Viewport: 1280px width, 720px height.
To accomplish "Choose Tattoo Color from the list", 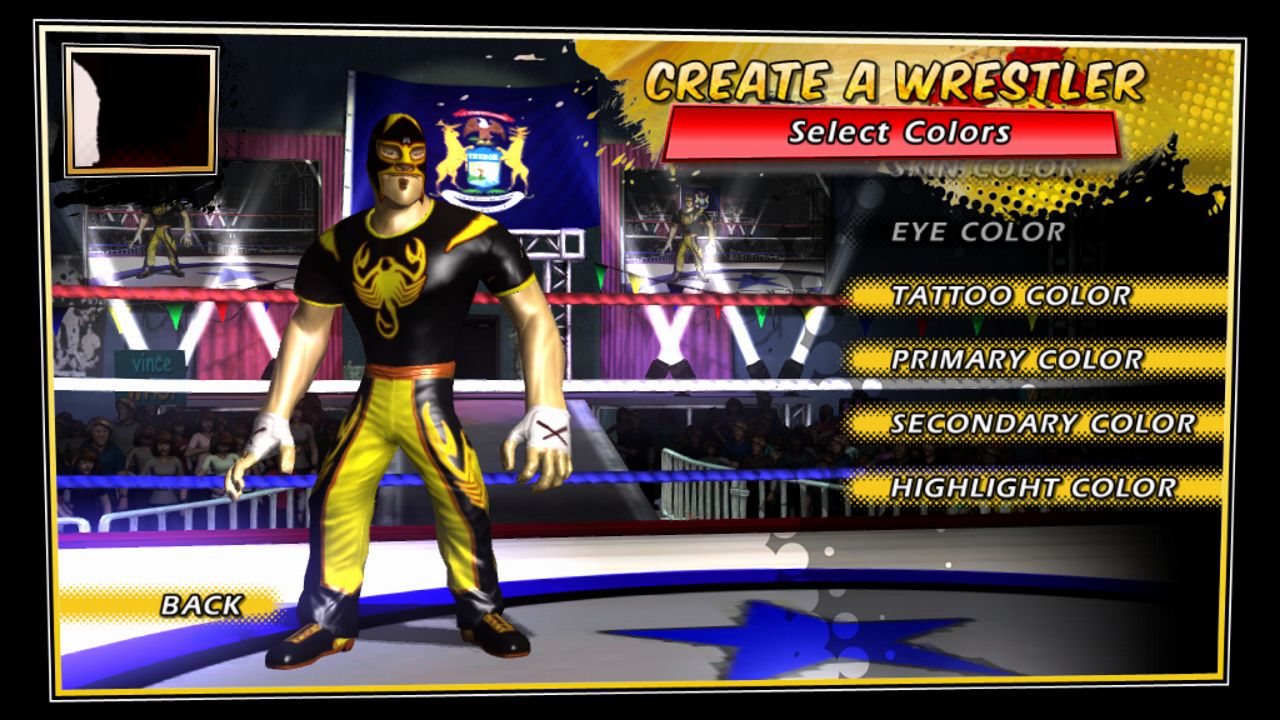I will [x=1010, y=296].
